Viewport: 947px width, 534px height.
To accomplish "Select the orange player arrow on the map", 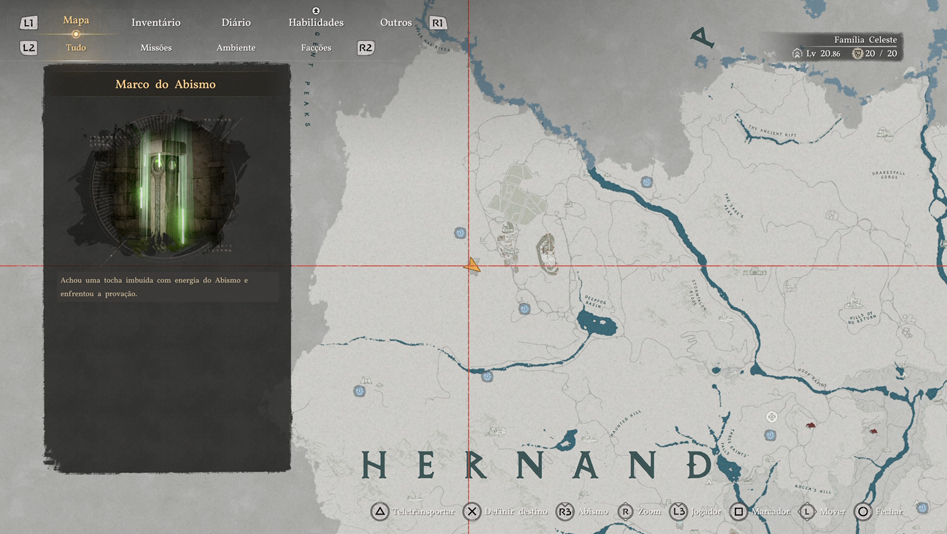I will [x=472, y=266].
